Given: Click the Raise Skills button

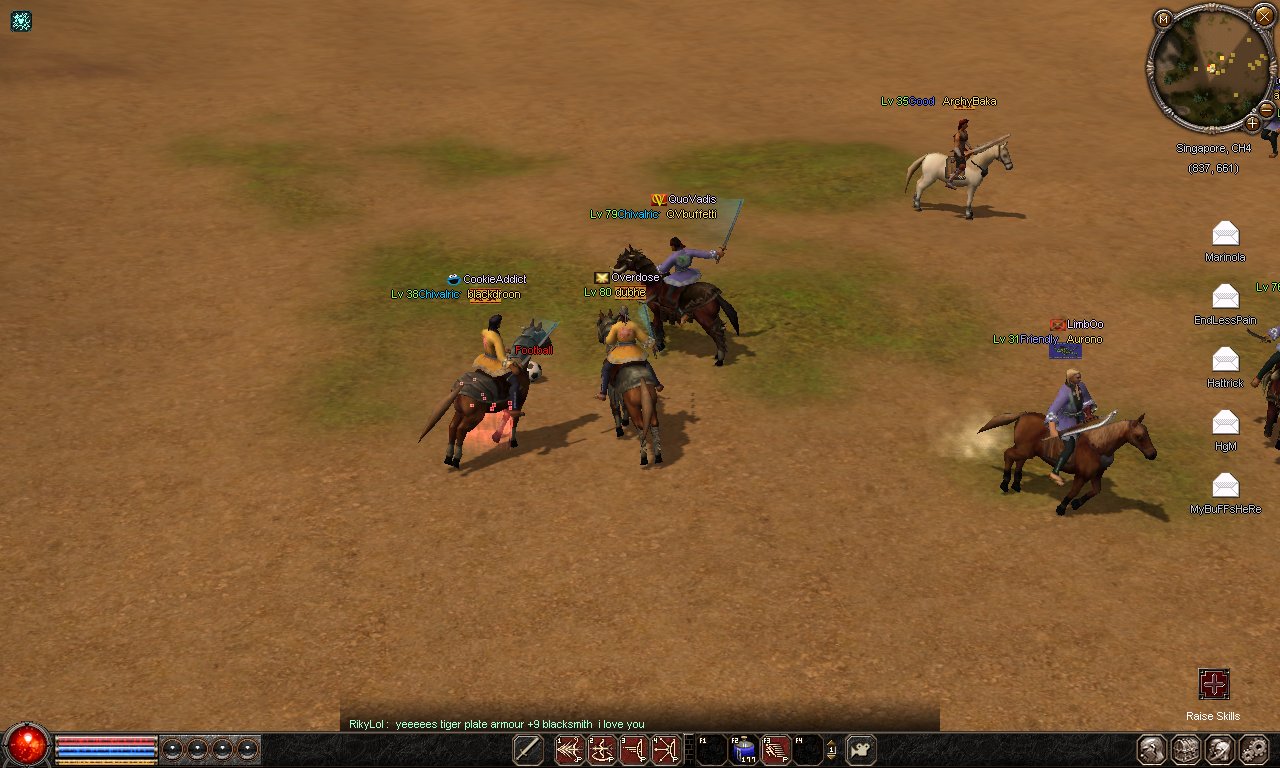Looking at the screenshot, I should [1214, 685].
